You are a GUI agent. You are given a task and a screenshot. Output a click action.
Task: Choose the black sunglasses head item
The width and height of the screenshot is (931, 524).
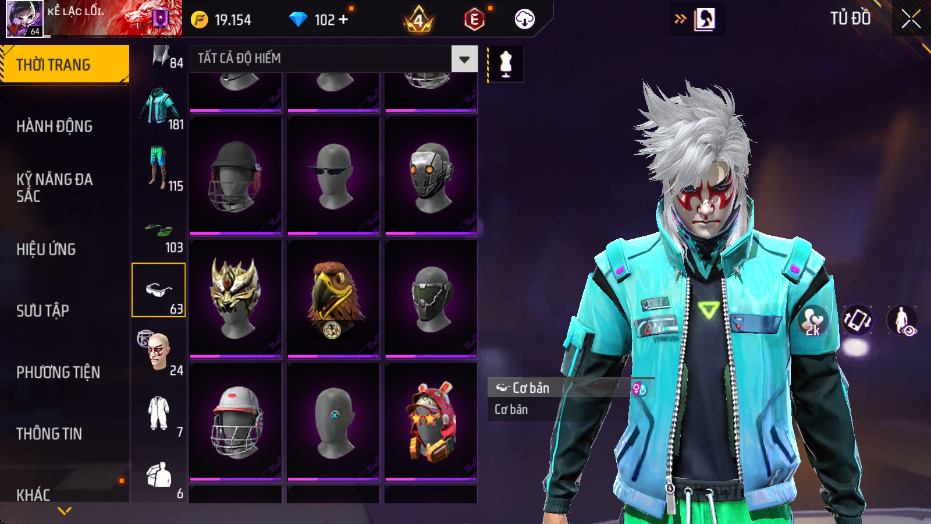pos(333,173)
